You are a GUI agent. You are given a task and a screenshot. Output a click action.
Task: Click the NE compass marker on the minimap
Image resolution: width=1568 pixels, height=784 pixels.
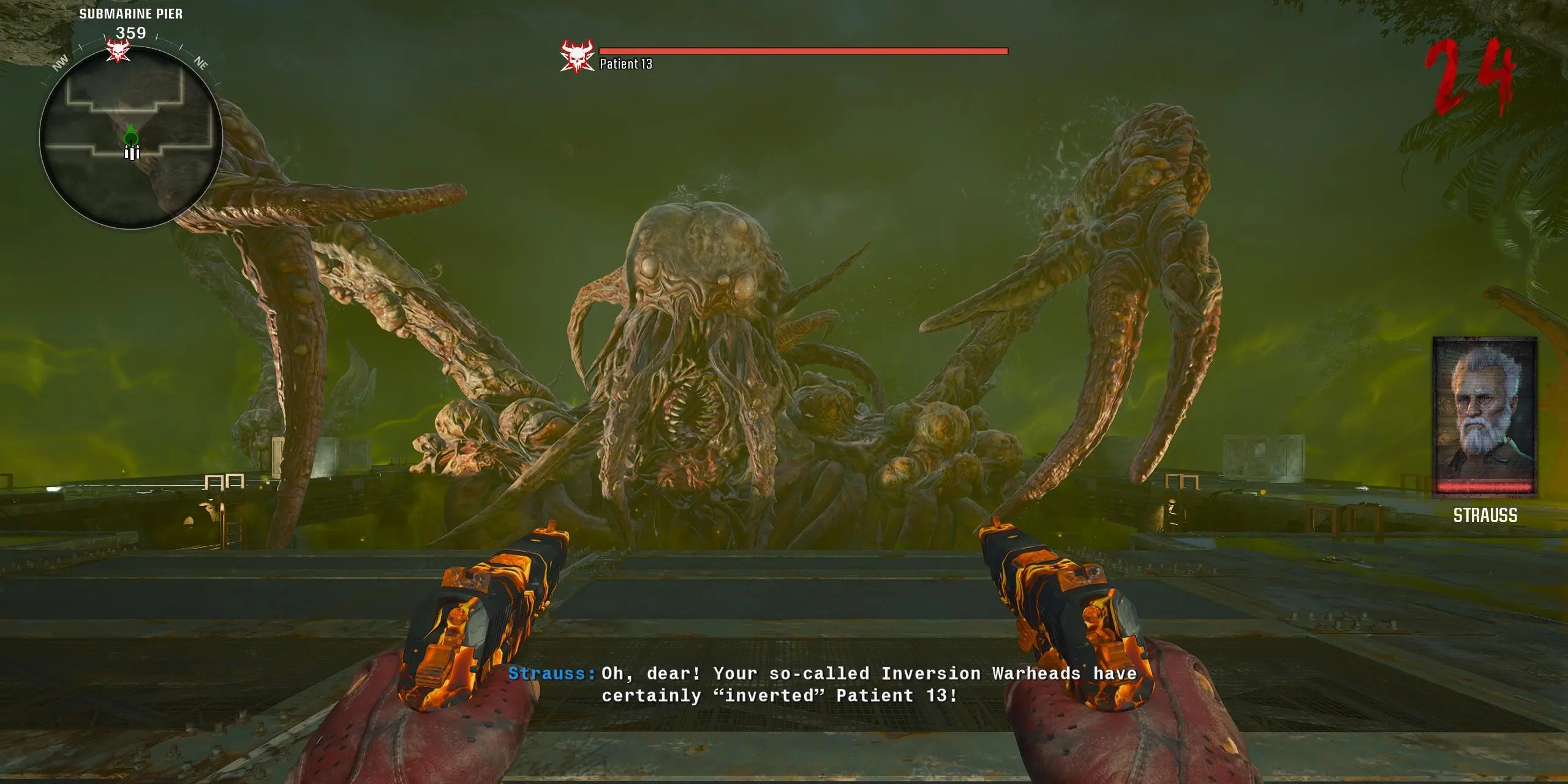coord(201,61)
